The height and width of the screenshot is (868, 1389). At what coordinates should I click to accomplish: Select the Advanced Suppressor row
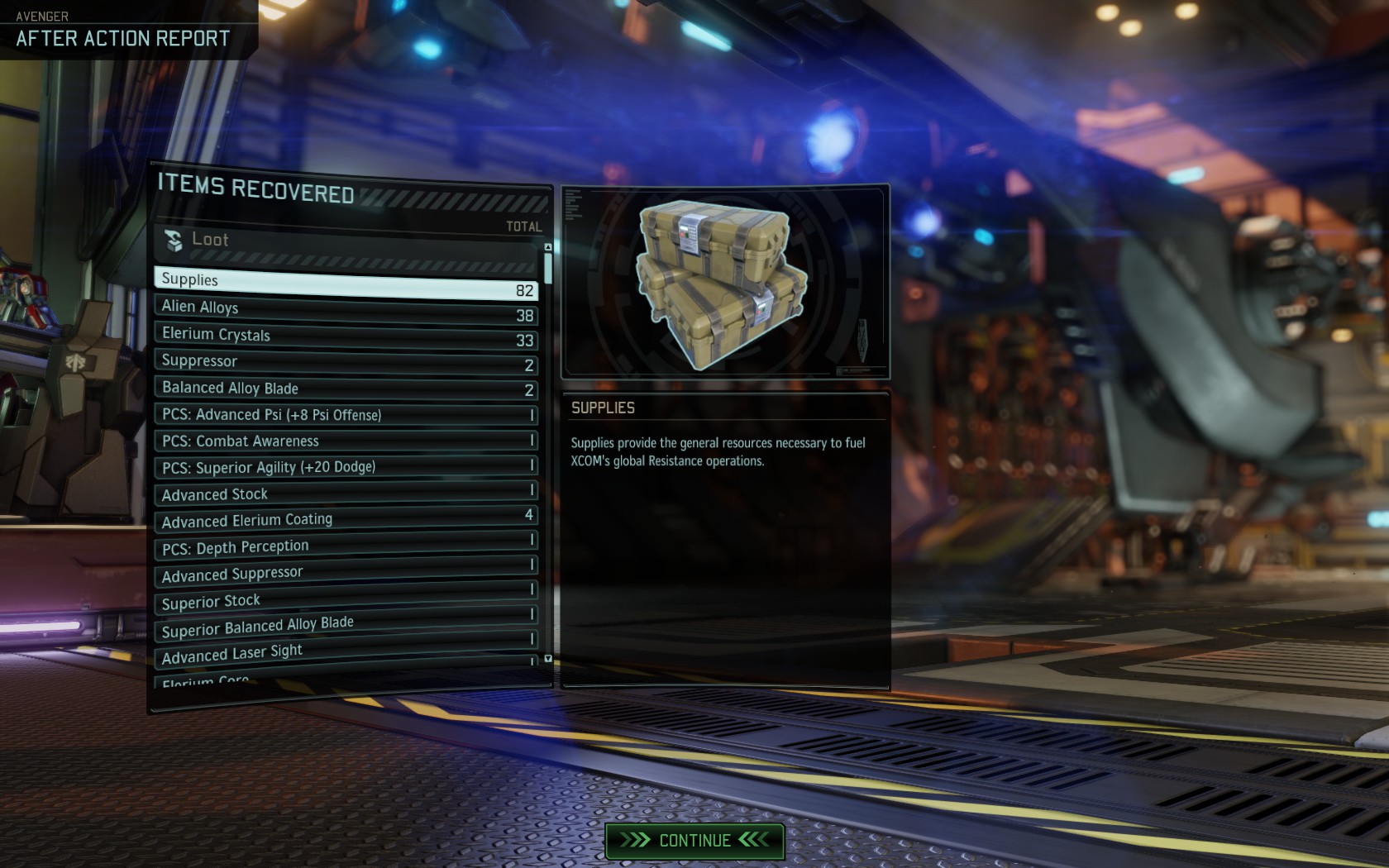click(x=346, y=570)
